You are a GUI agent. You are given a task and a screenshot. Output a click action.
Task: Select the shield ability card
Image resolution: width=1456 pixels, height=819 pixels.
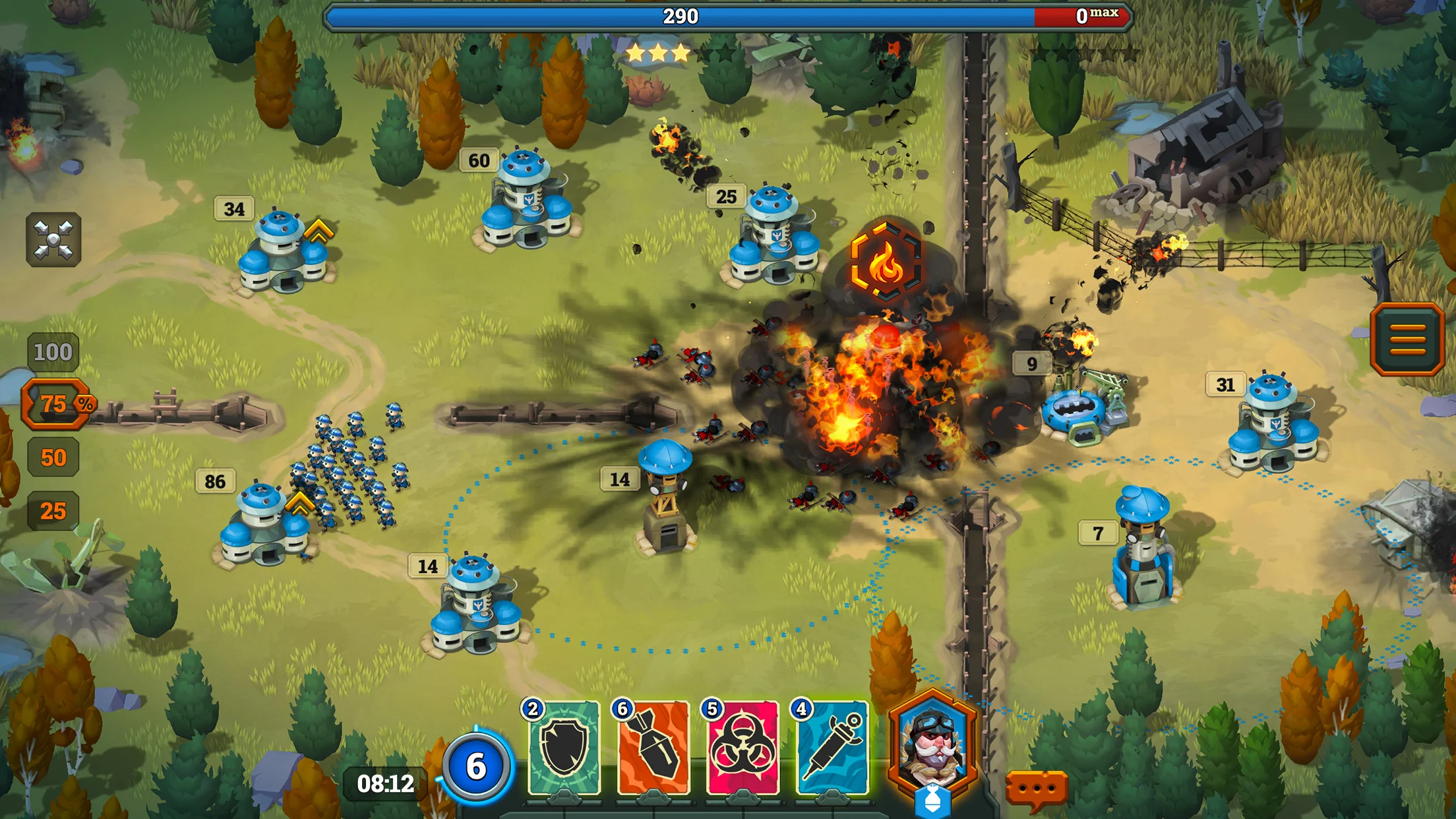[x=564, y=748]
